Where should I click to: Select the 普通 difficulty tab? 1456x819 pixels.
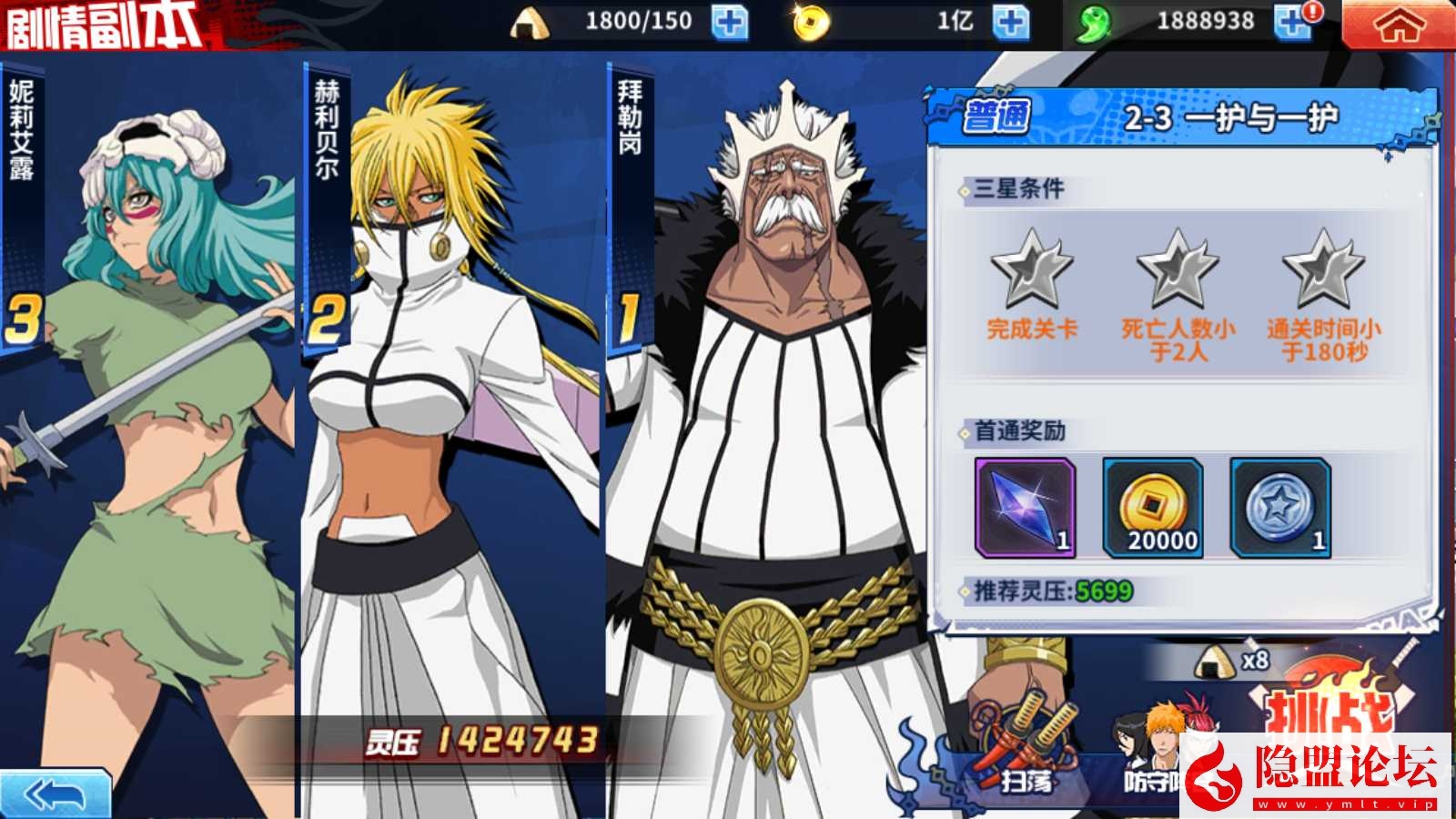click(996, 116)
